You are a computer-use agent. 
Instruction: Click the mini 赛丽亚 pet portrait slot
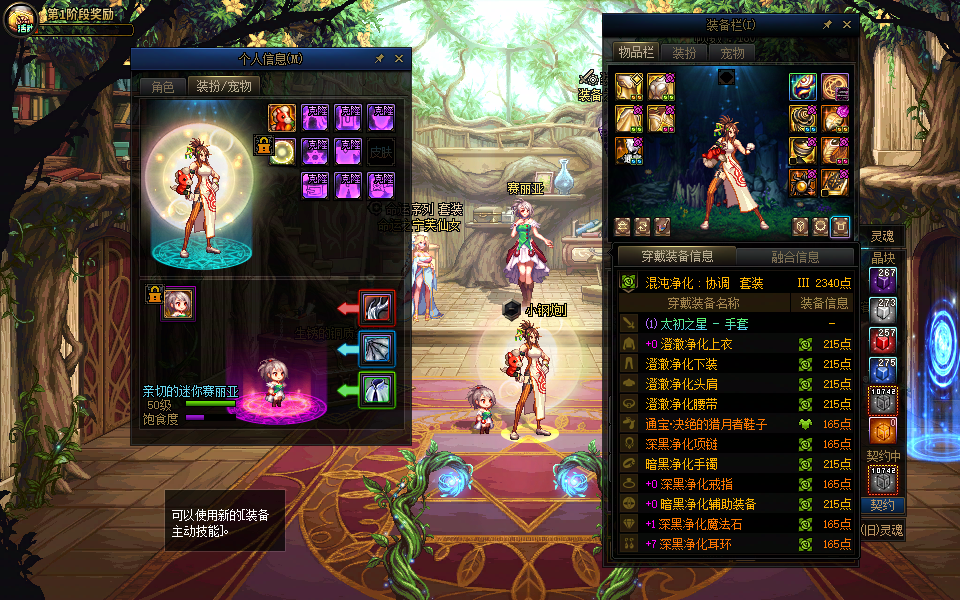click(179, 302)
